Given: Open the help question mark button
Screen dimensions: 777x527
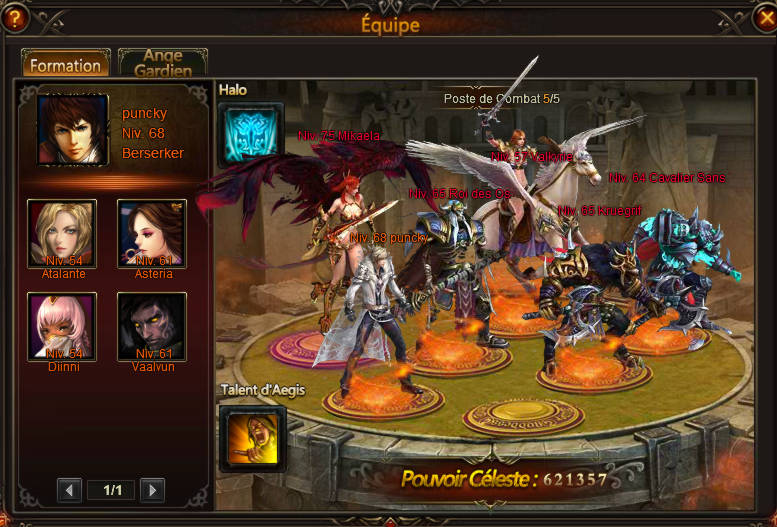Looking at the screenshot, I should pyautogui.click(x=13, y=17).
